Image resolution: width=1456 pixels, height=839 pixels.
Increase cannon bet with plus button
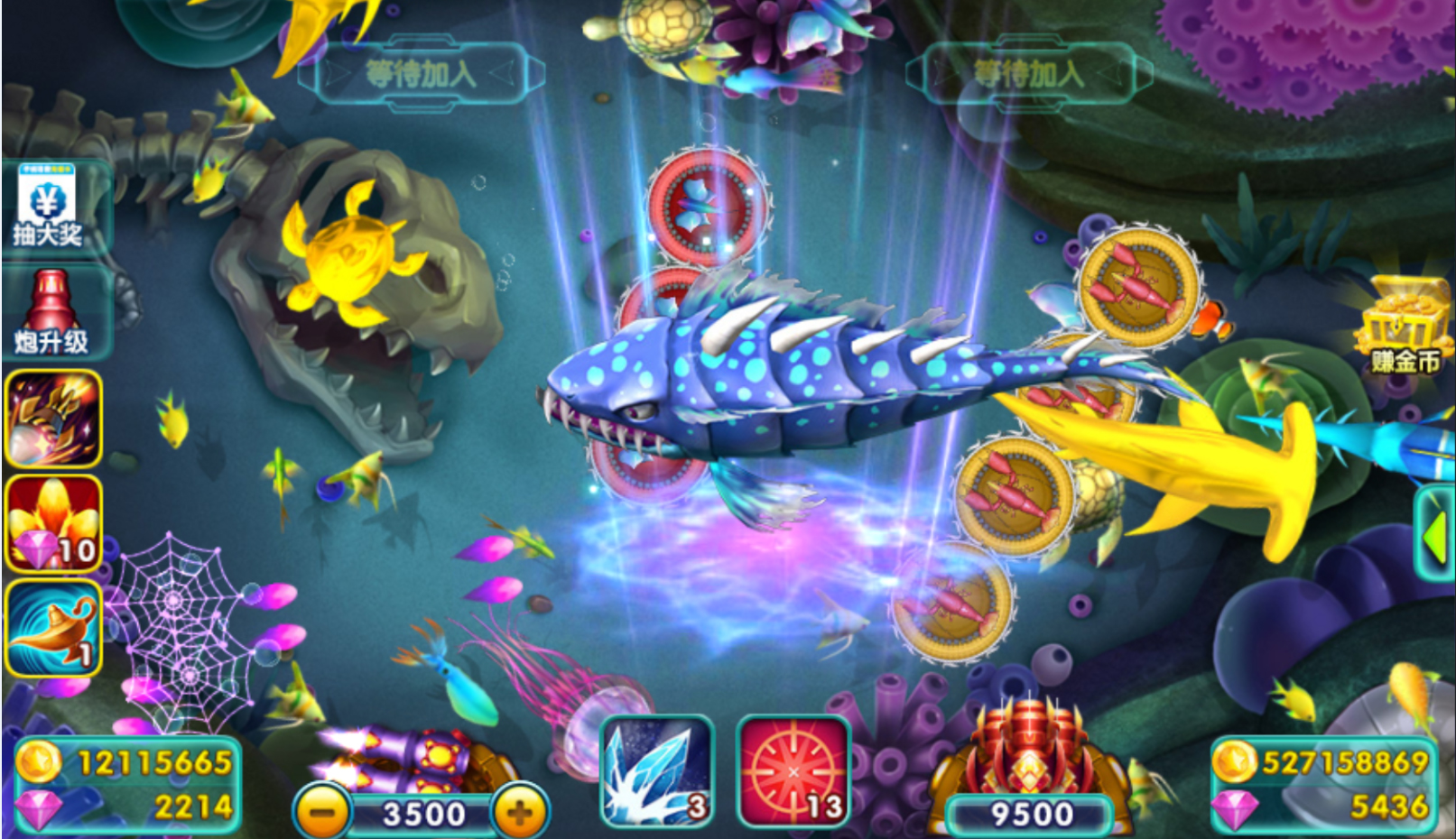point(520,812)
